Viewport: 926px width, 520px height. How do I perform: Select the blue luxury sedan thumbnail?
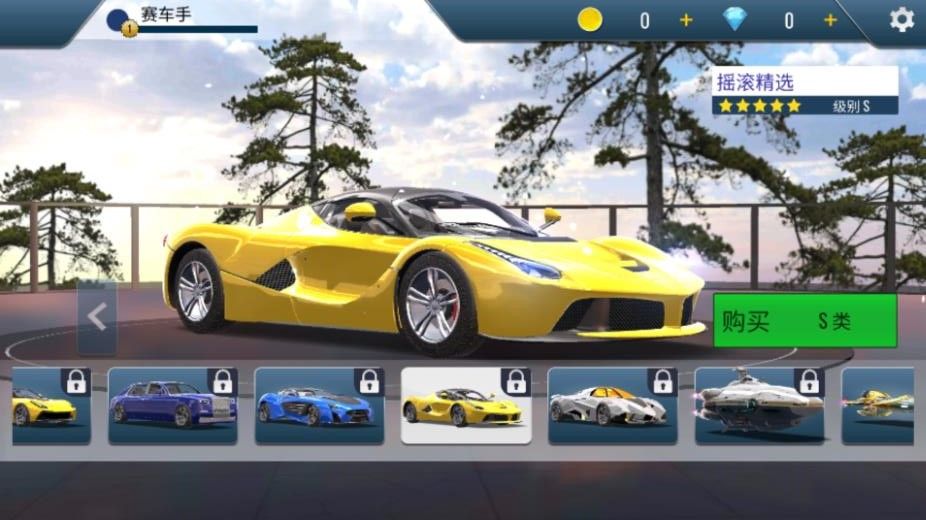(172, 405)
